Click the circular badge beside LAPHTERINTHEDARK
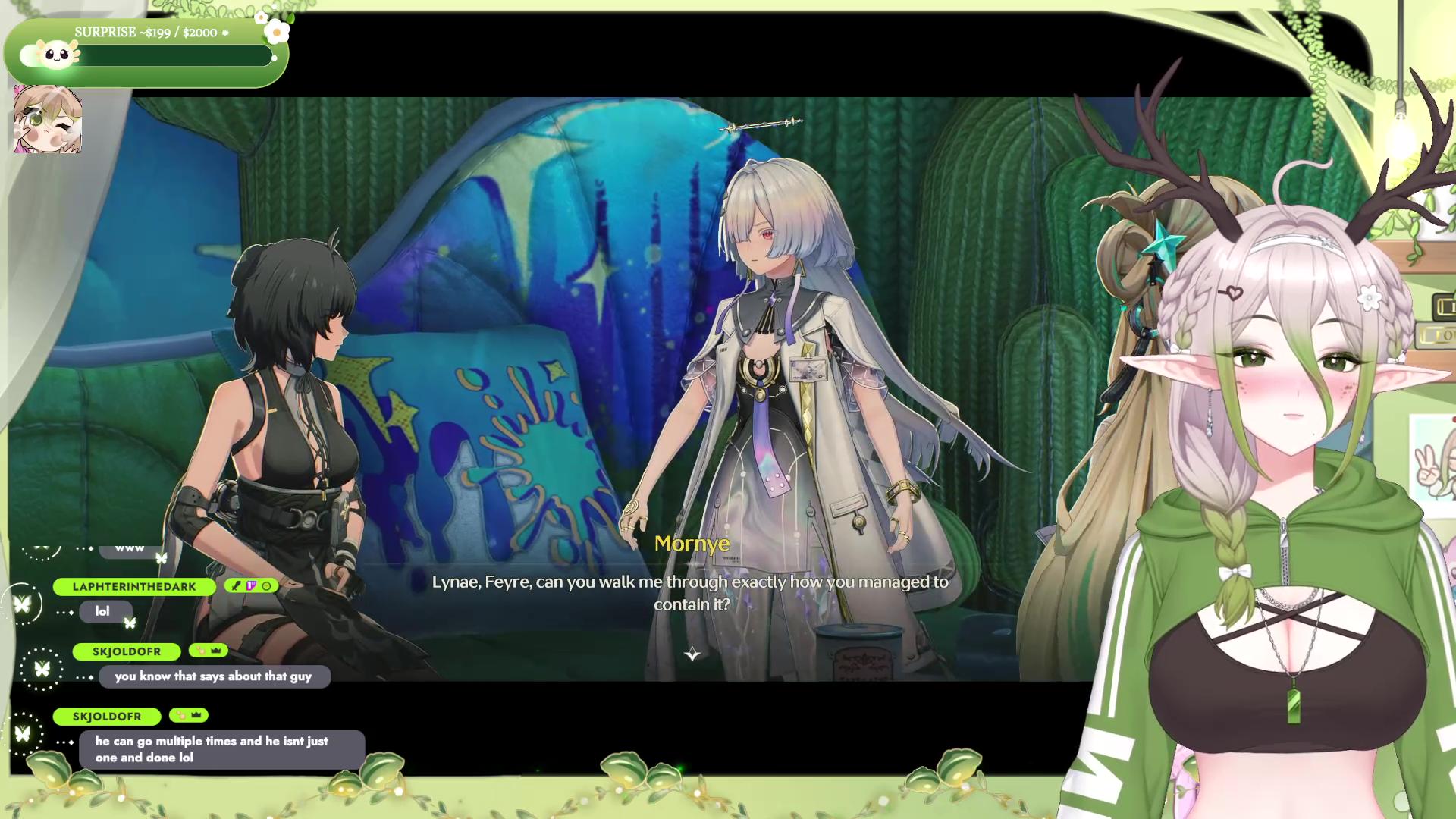The height and width of the screenshot is (819, 1456). pyautogui.click(x=267, y=586)
